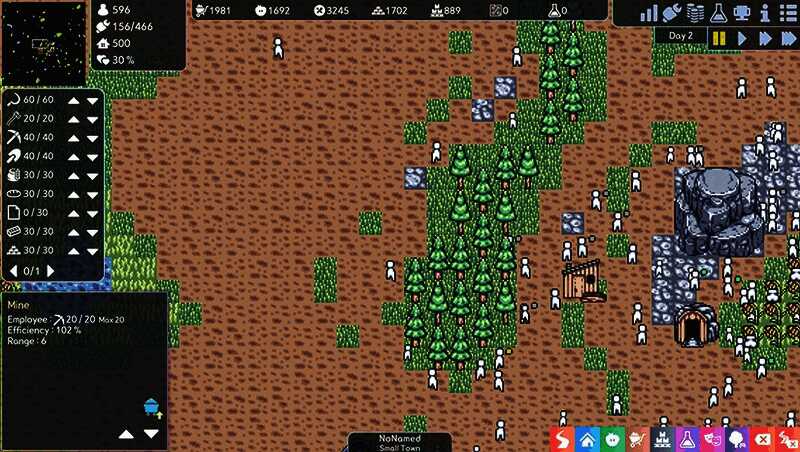Set game speed to triple fast-forward
This screenshot has height=452, width=800.
789,38
